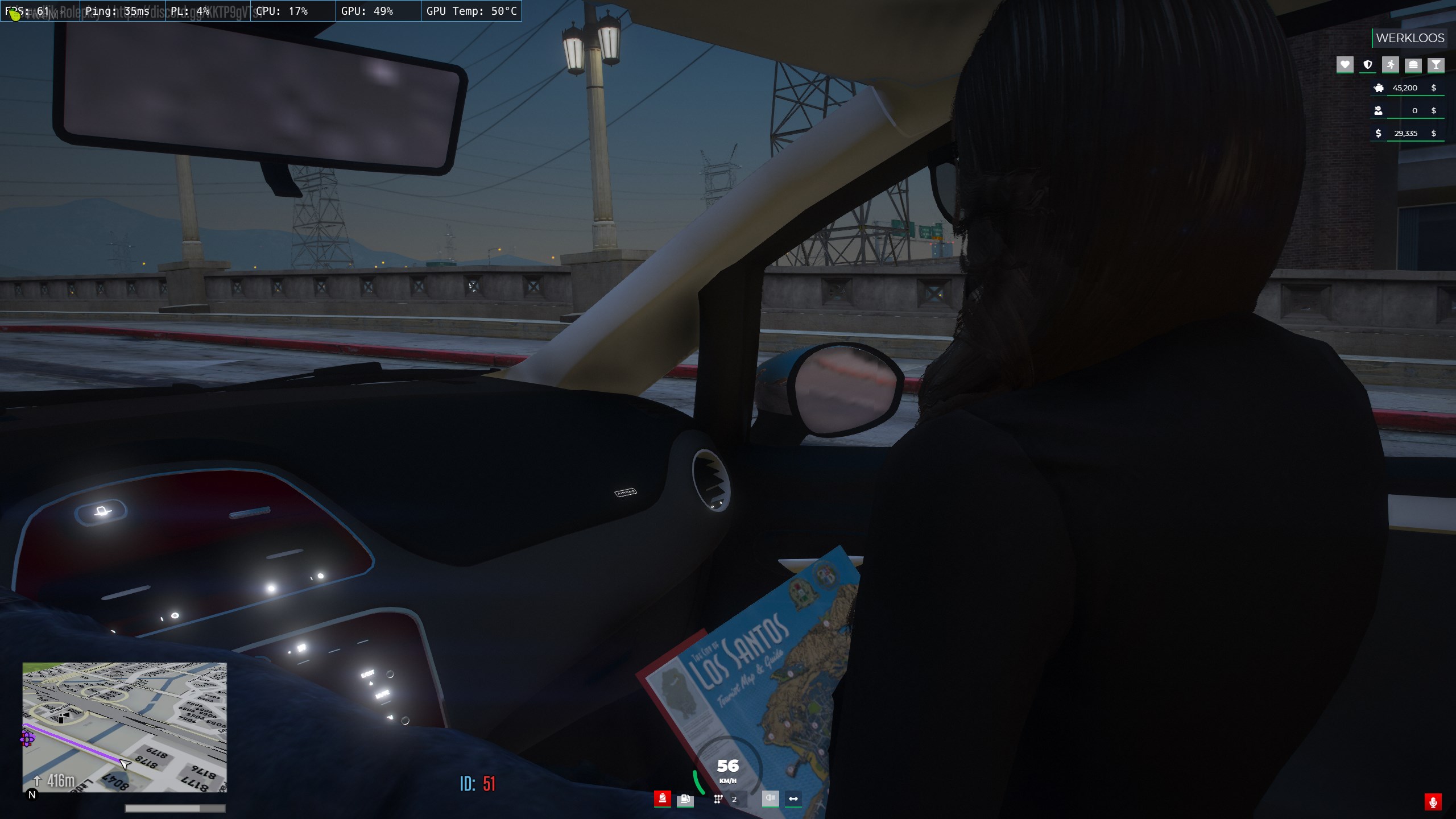Select the purple waypoint marker on the minimap
Image resolution: width=1456 pixels, height=819 pixels.
[x=27, y=739]
